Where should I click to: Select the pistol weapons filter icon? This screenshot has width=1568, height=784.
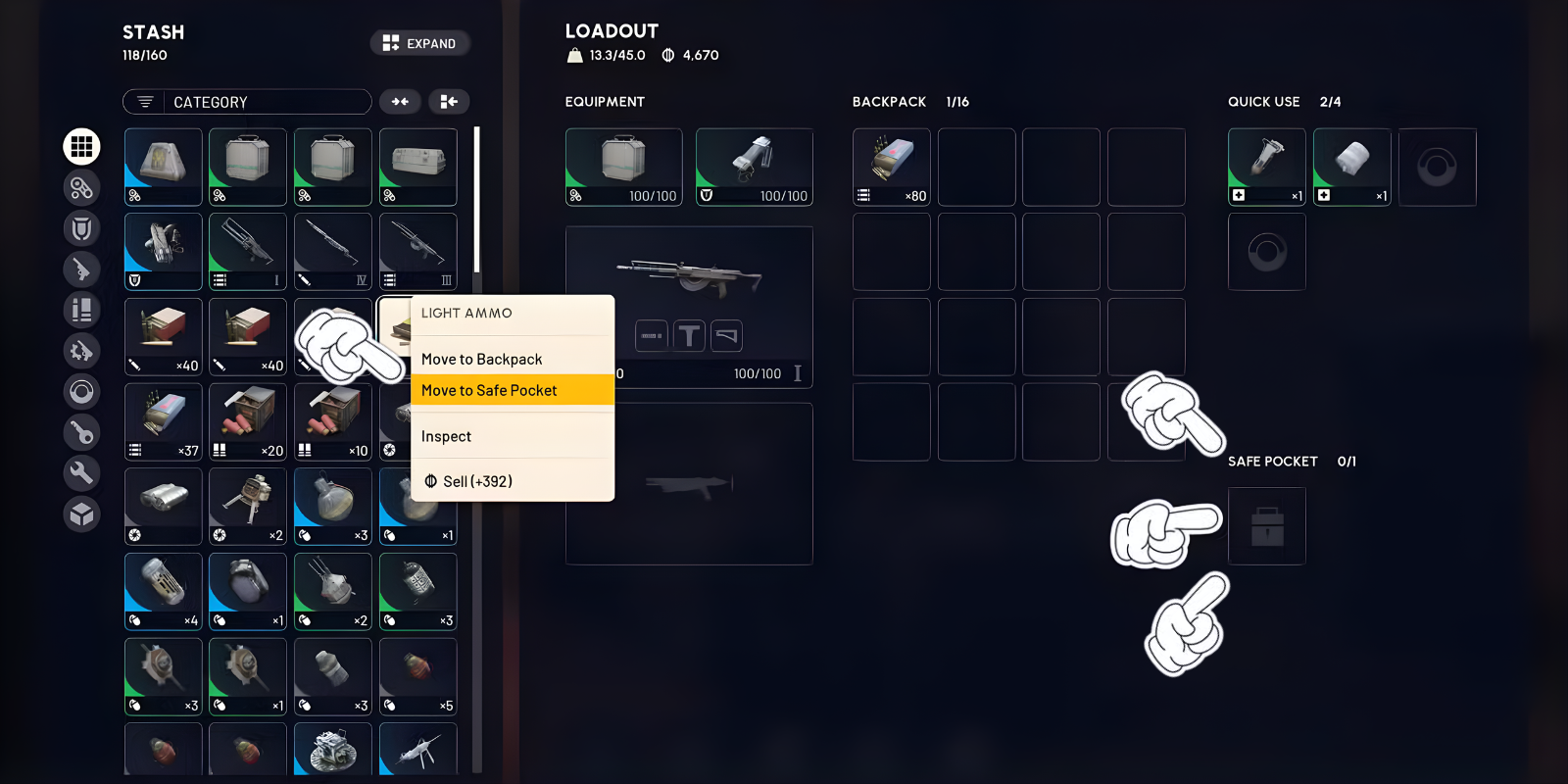(82, 269)
